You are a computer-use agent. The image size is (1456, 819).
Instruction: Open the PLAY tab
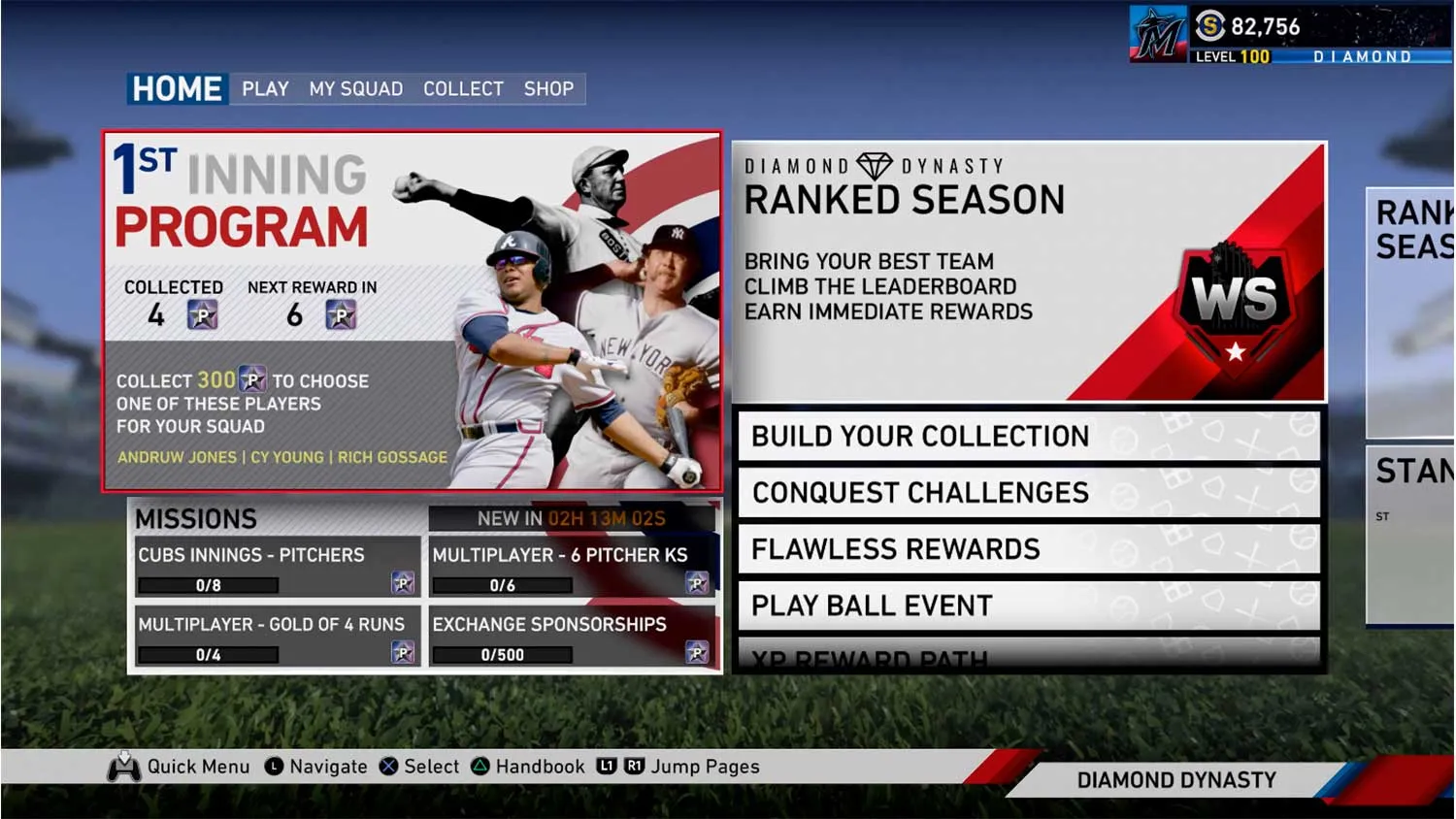(x=265, y=89)
